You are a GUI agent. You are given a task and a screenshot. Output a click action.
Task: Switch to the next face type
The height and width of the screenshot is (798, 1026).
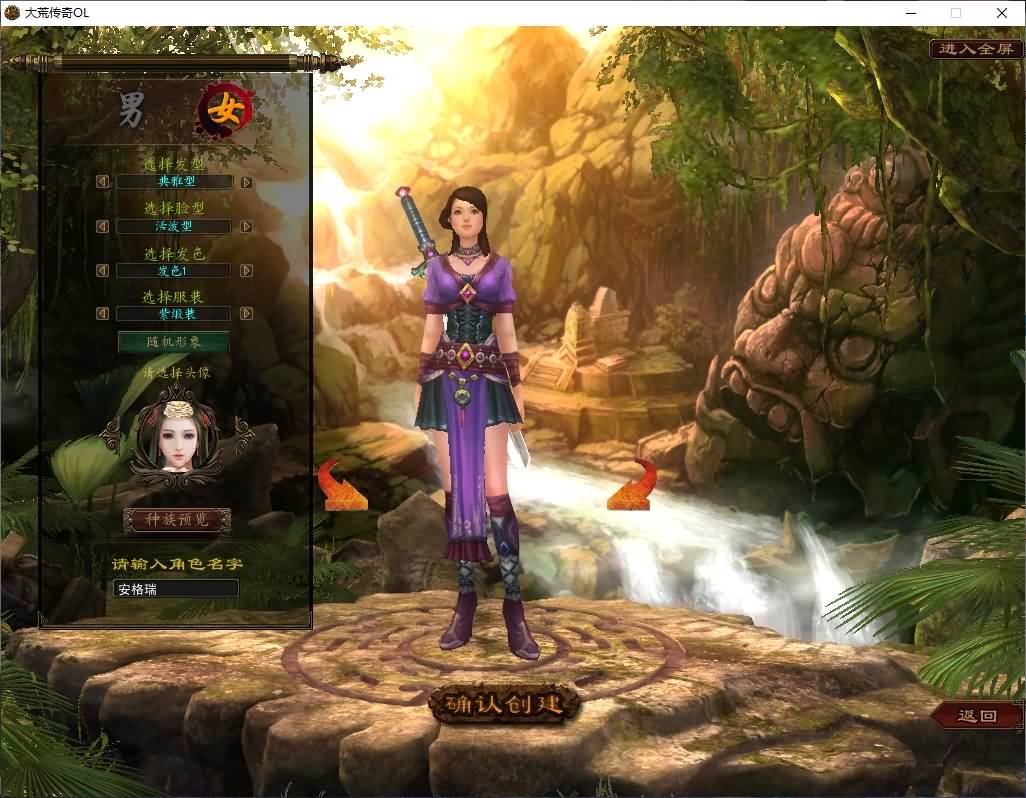246,227
